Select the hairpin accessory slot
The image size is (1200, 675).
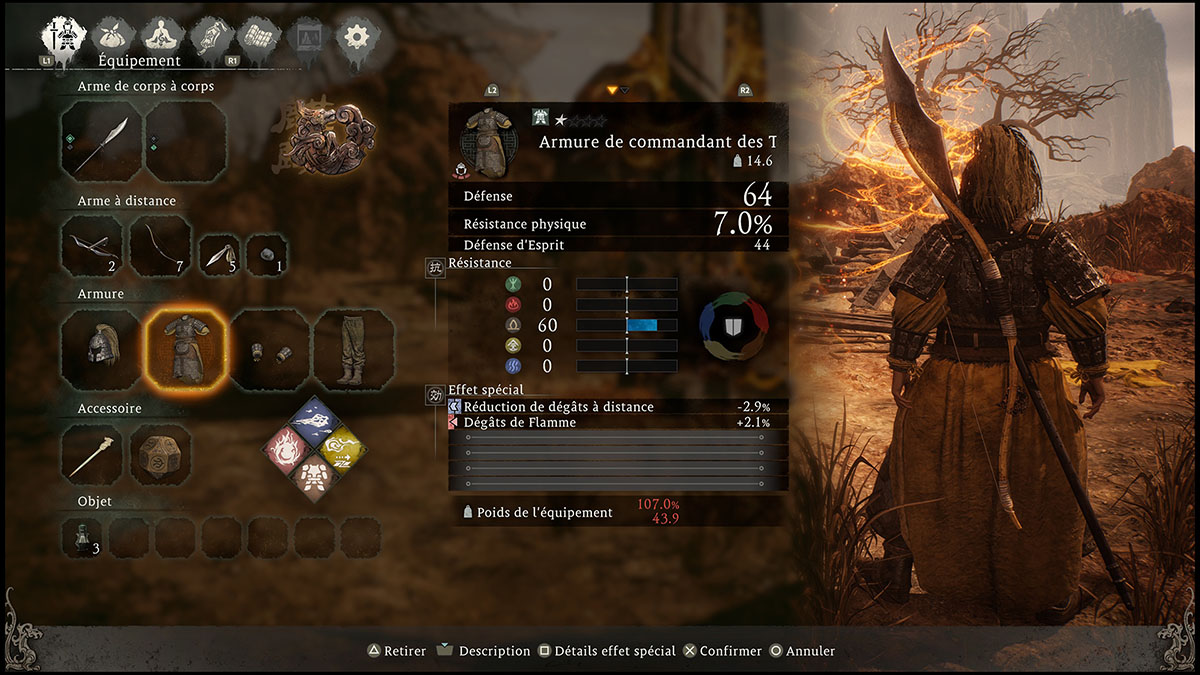pyautogui.click(x=91, y=455)
